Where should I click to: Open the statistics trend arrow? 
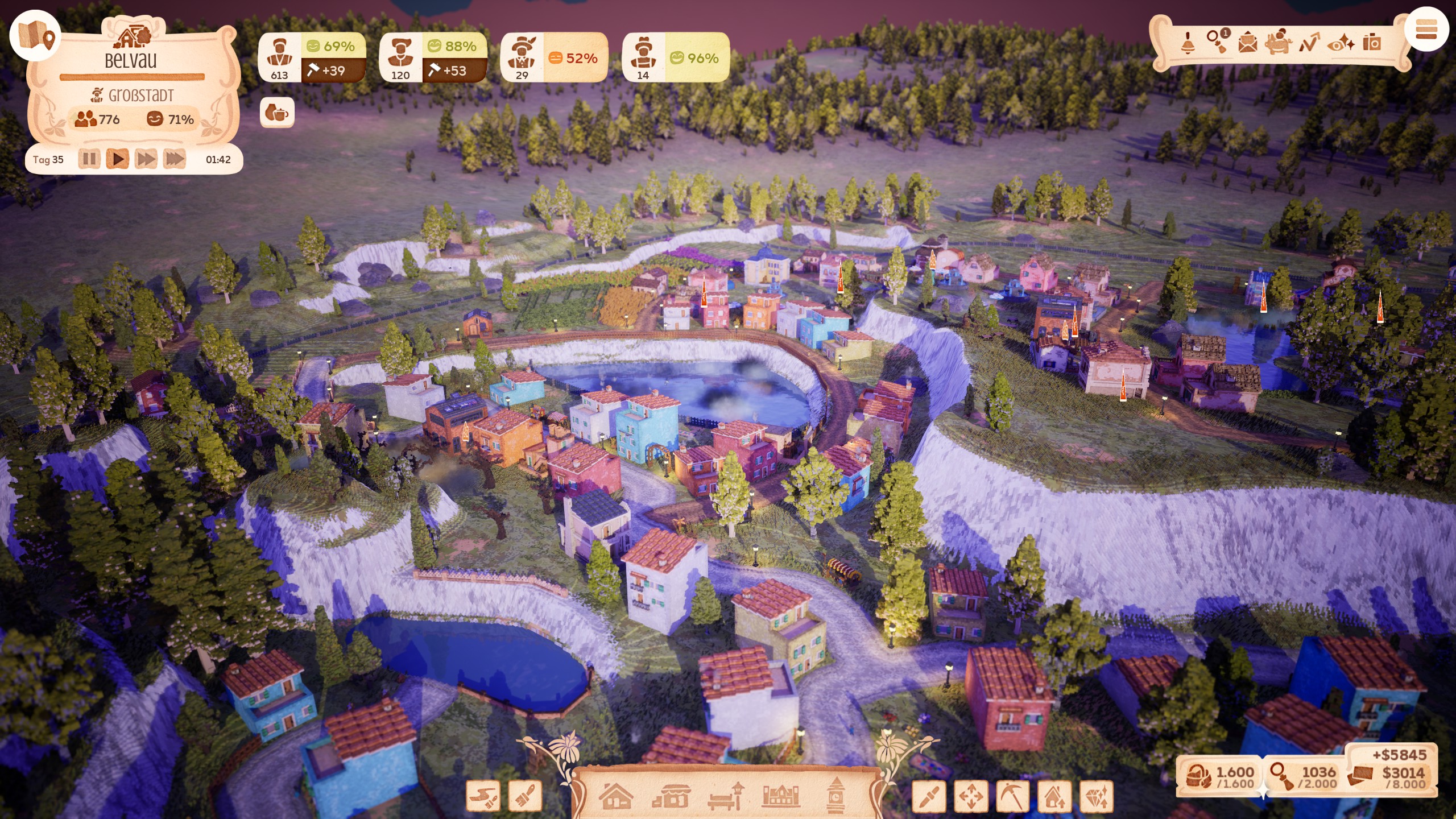pyautogui.click(x=1309, y=43)
